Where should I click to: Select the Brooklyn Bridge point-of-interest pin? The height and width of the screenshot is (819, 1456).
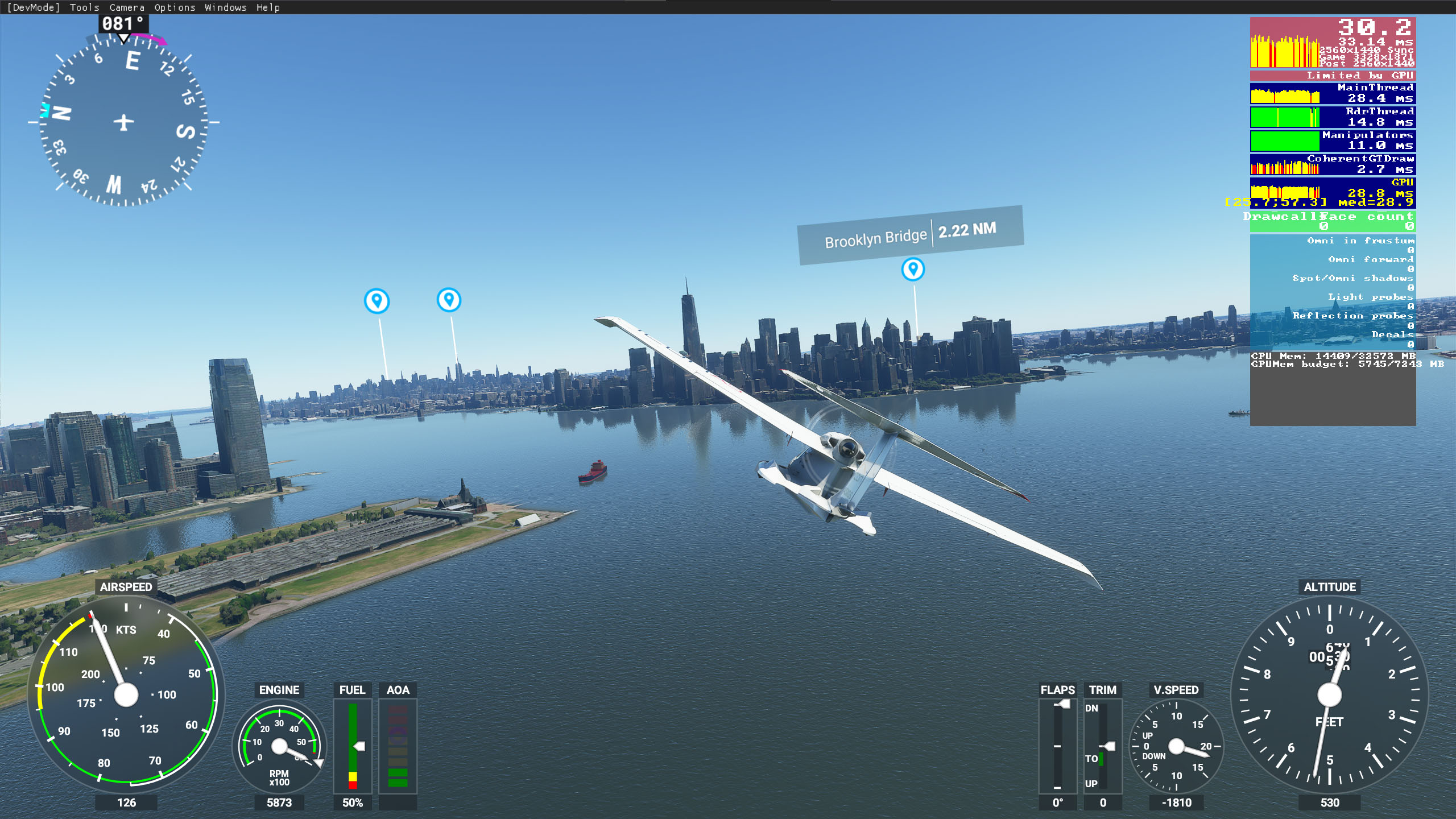pyautogui.click(x=913, y=269)
